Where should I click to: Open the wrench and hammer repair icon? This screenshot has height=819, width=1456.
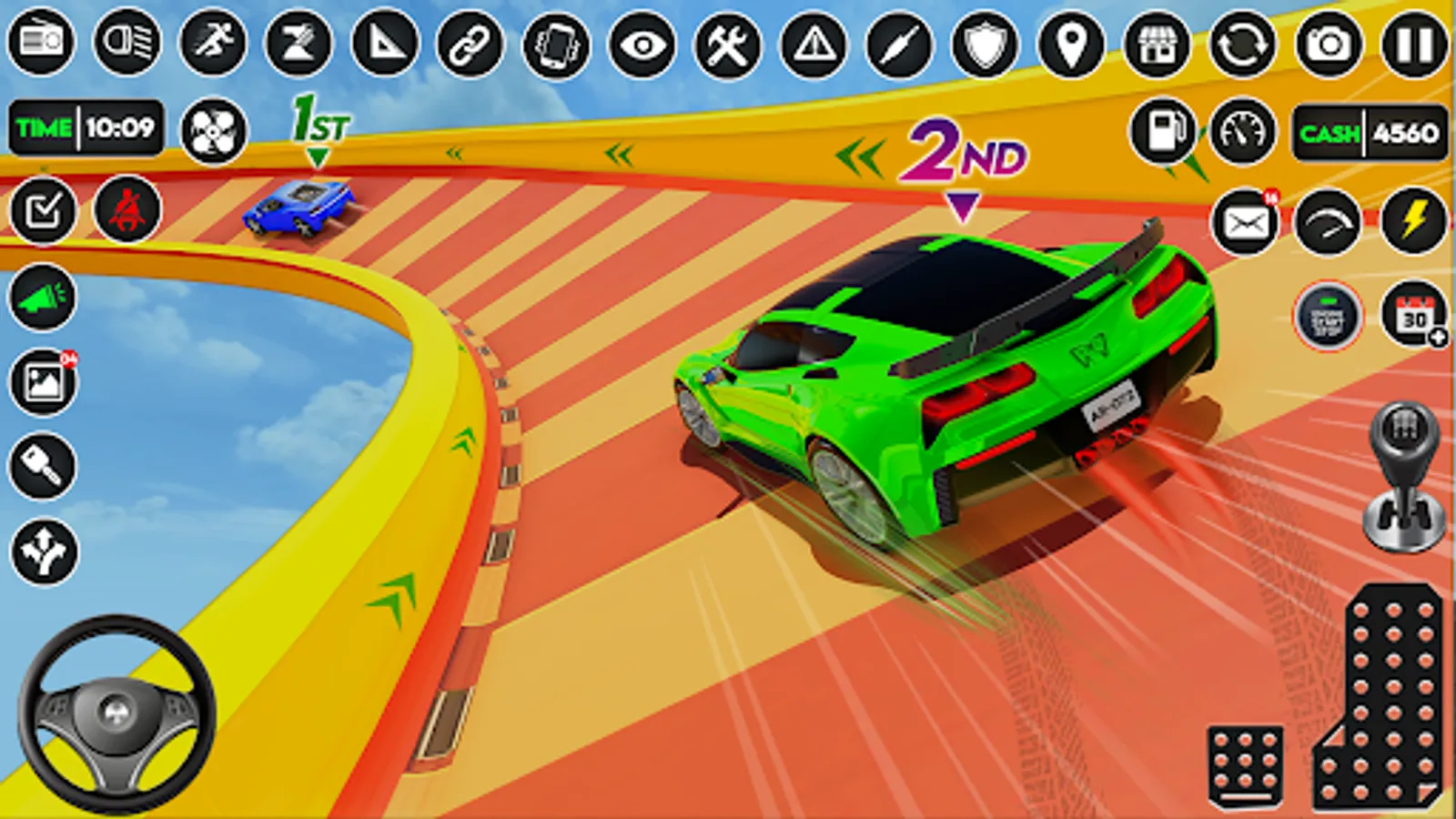pos(727,44)
